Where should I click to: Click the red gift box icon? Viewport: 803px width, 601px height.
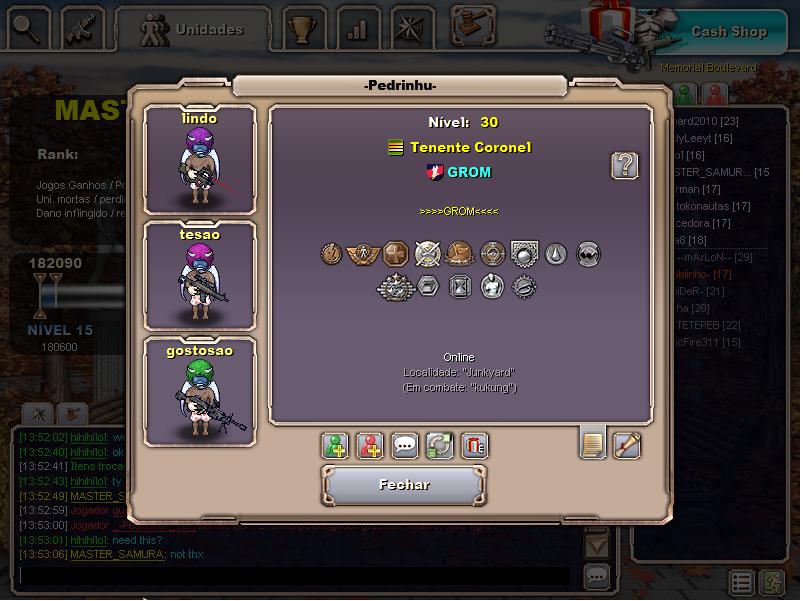pyautogui.click(x=474, y=446)
